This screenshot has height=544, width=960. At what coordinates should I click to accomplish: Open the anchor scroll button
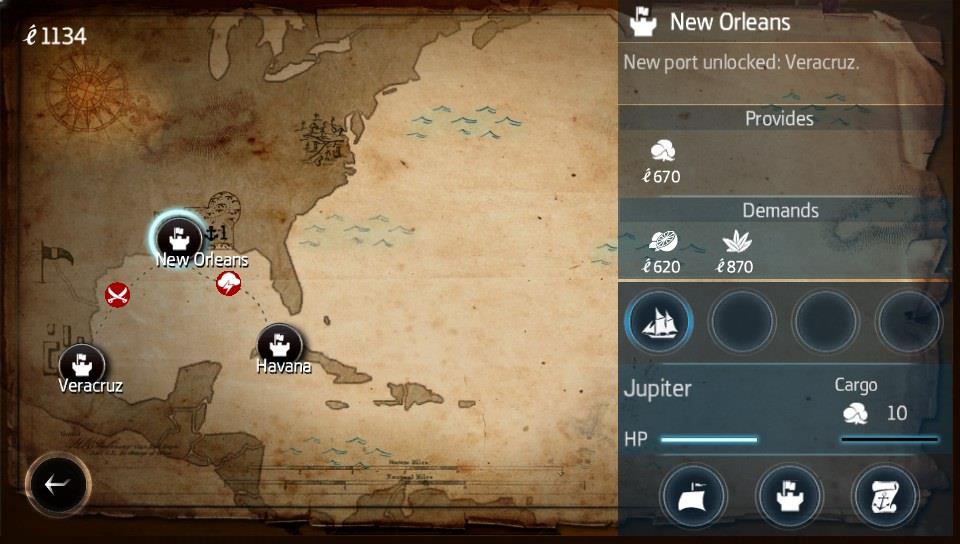(x=884, y=496)
